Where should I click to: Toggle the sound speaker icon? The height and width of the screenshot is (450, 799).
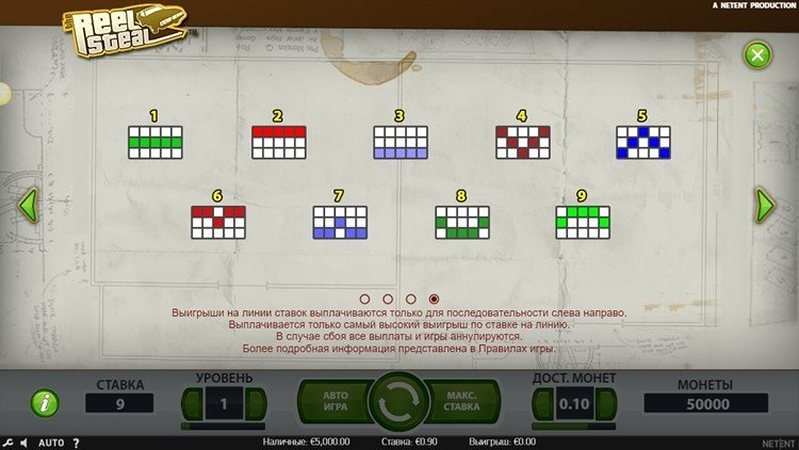25,442
